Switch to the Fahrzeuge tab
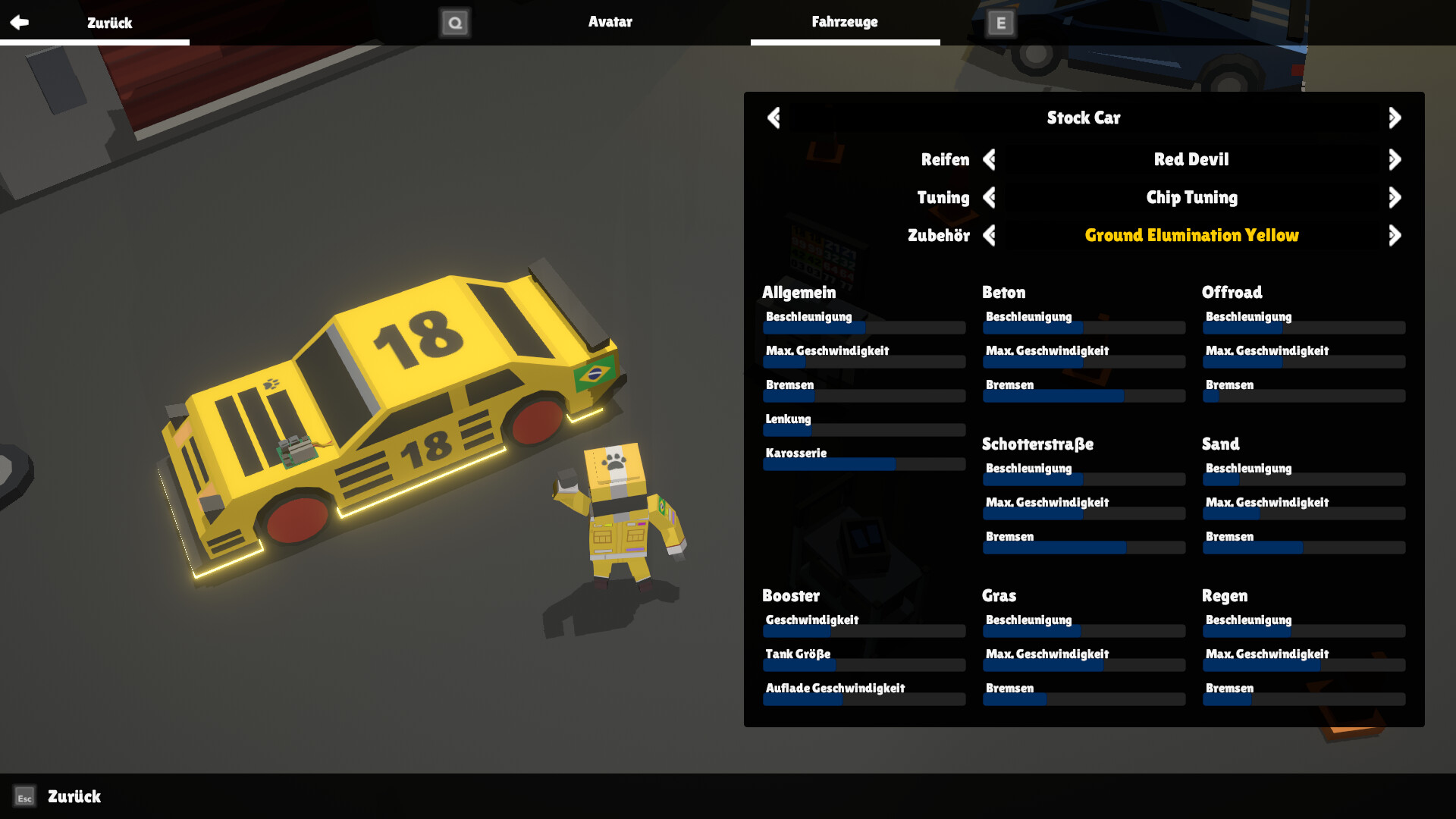 [x=845, y=22]
